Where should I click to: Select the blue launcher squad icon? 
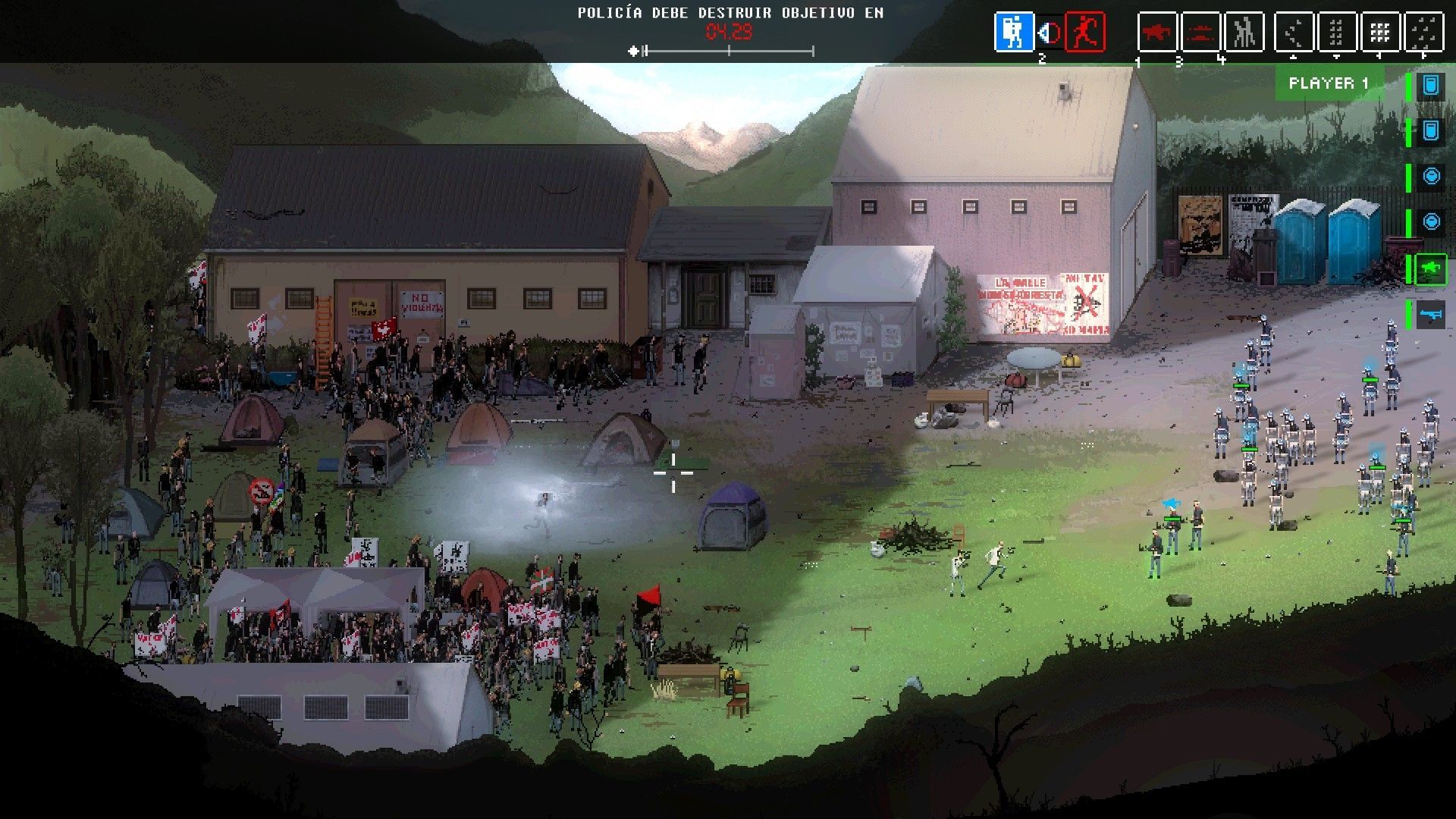pos(1430,314)
